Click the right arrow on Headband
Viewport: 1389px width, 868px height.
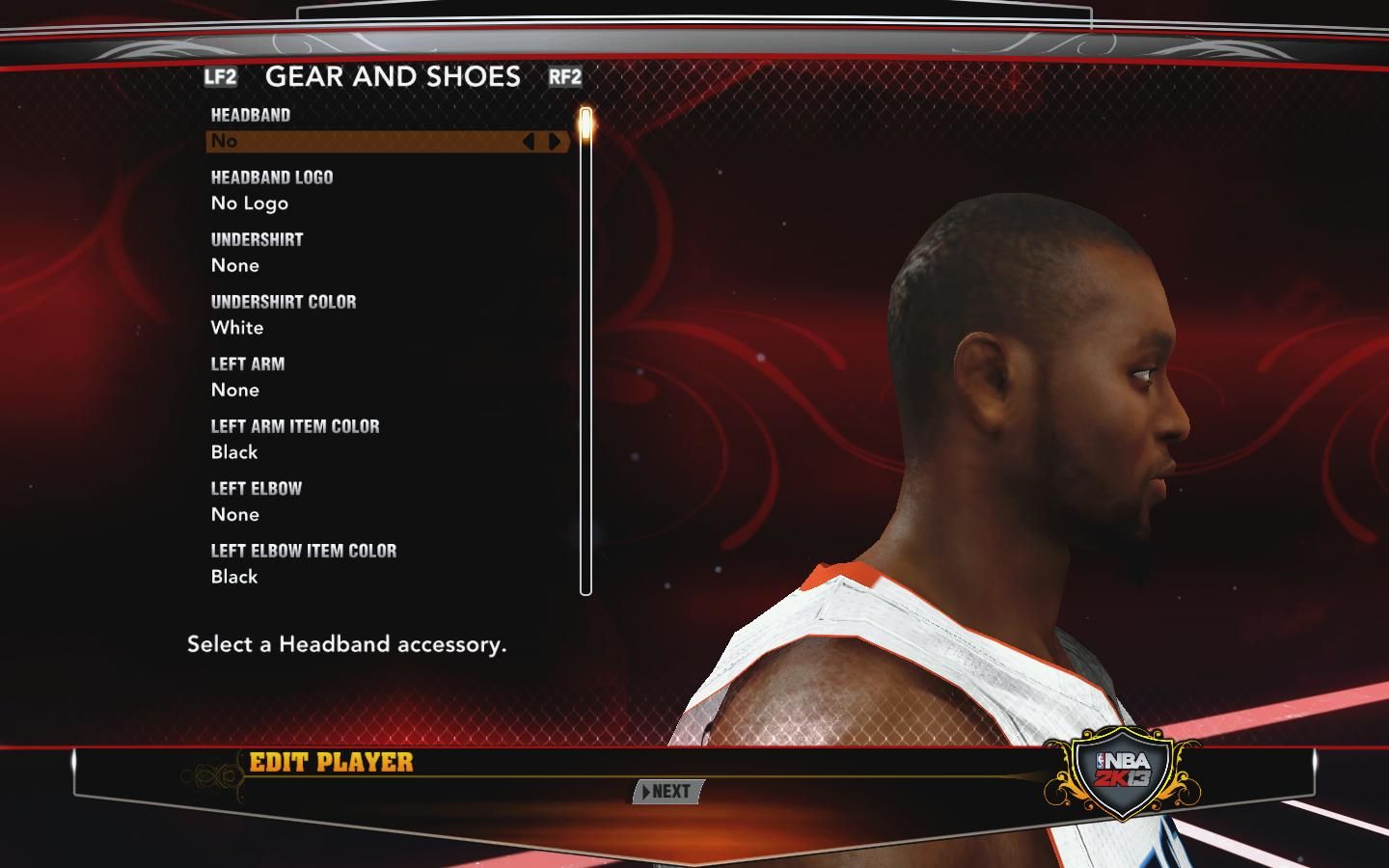[x=555, y=142]
